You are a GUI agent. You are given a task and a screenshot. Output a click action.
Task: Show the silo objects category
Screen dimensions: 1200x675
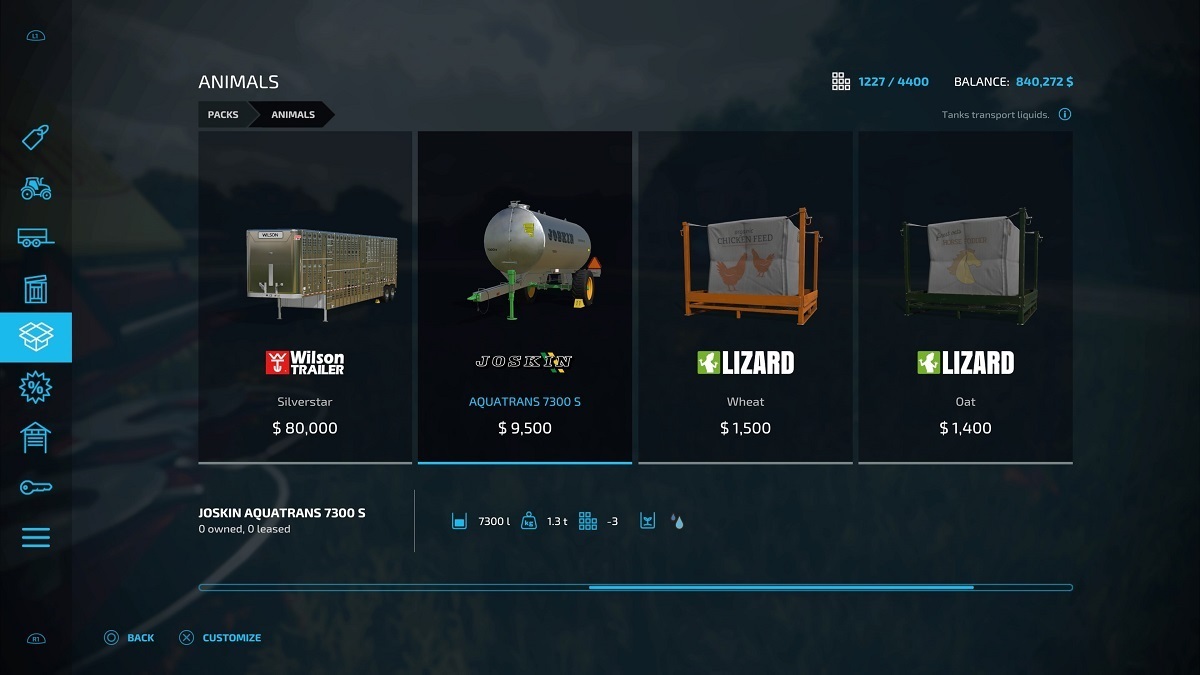[35, 288]
